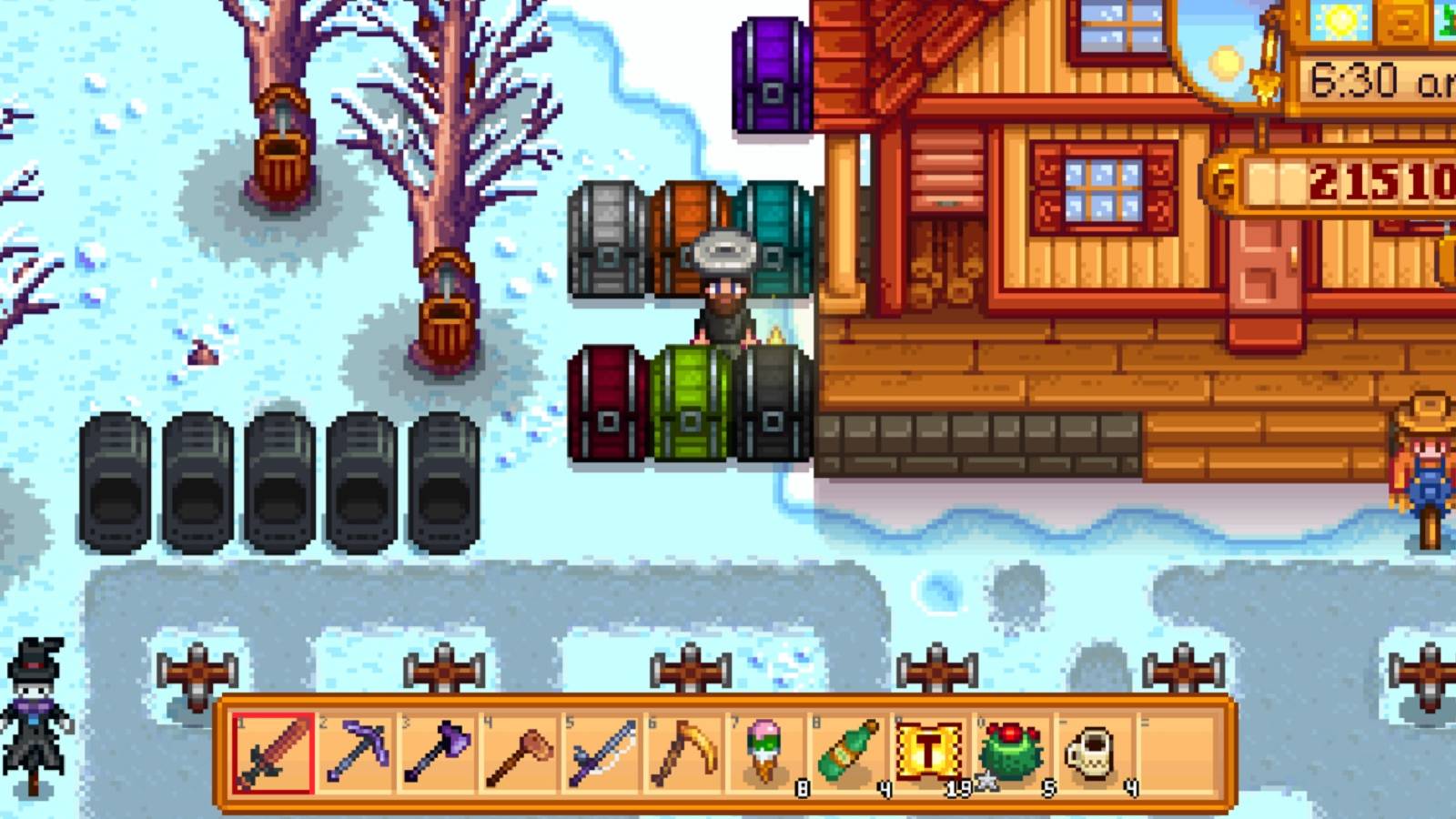
Task: Click the green keg beside the player
Action: click(693, 400)
